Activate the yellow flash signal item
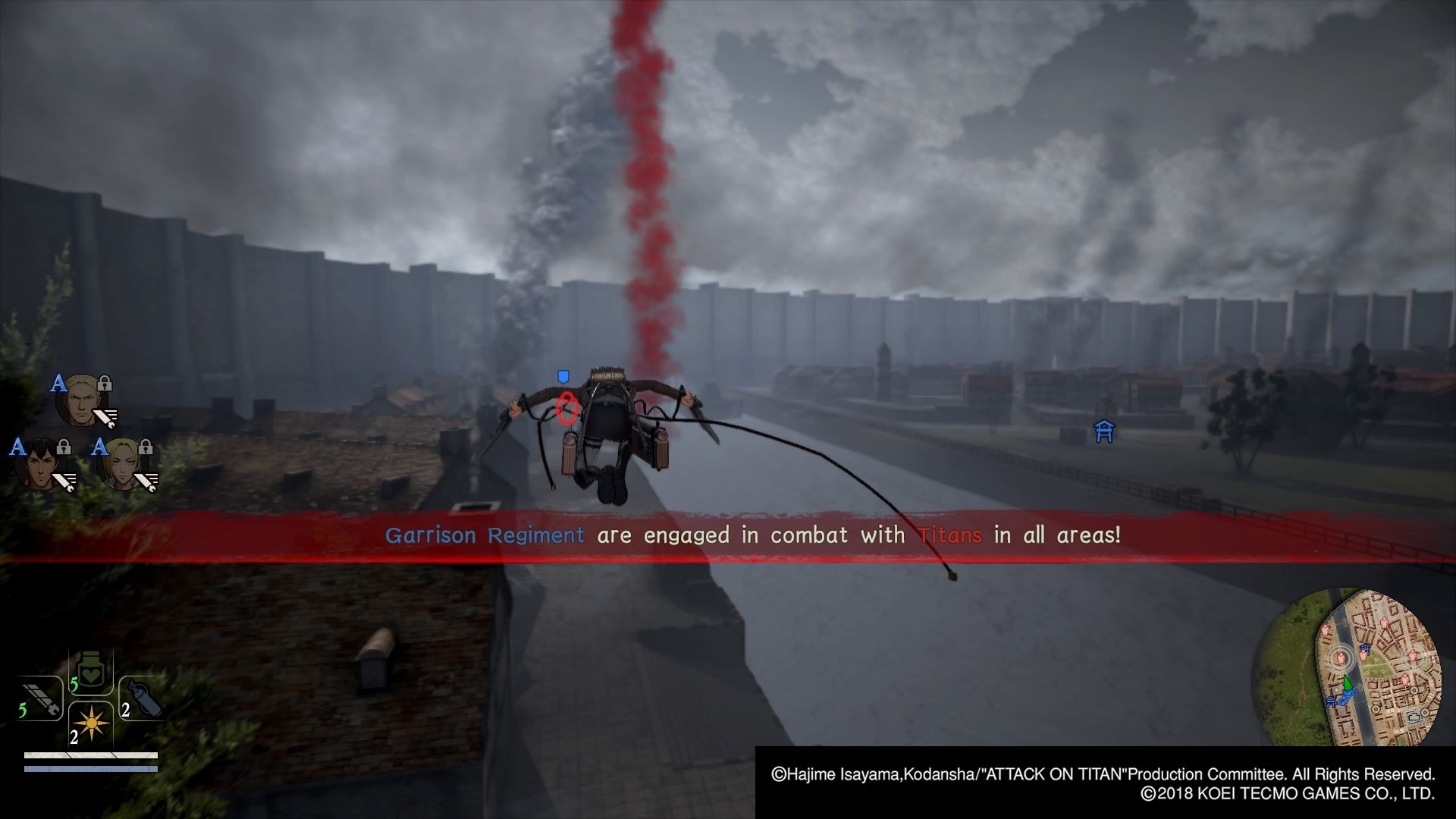 [92, 723]
